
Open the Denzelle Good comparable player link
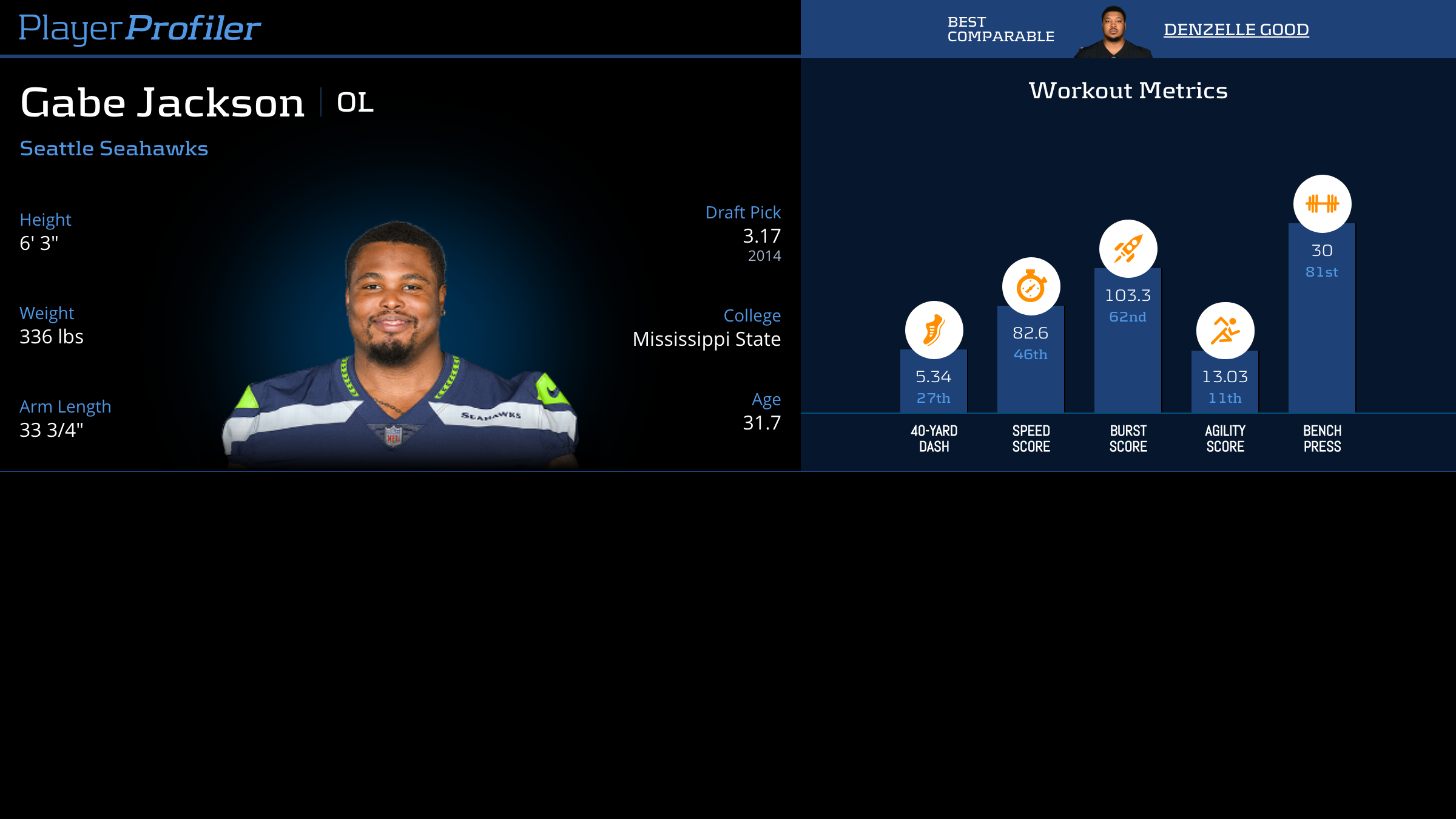pyautogui.click(x=1236, y=29)
